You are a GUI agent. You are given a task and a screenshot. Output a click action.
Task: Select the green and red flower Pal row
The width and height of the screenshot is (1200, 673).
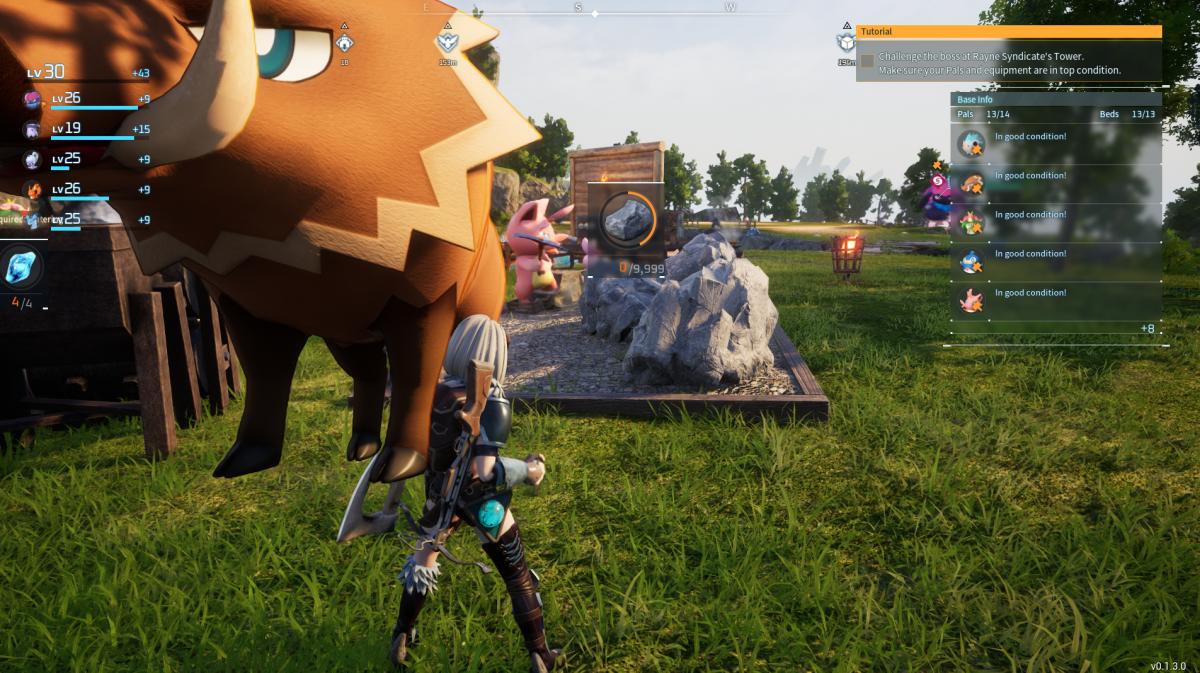[x=971, y=223]
